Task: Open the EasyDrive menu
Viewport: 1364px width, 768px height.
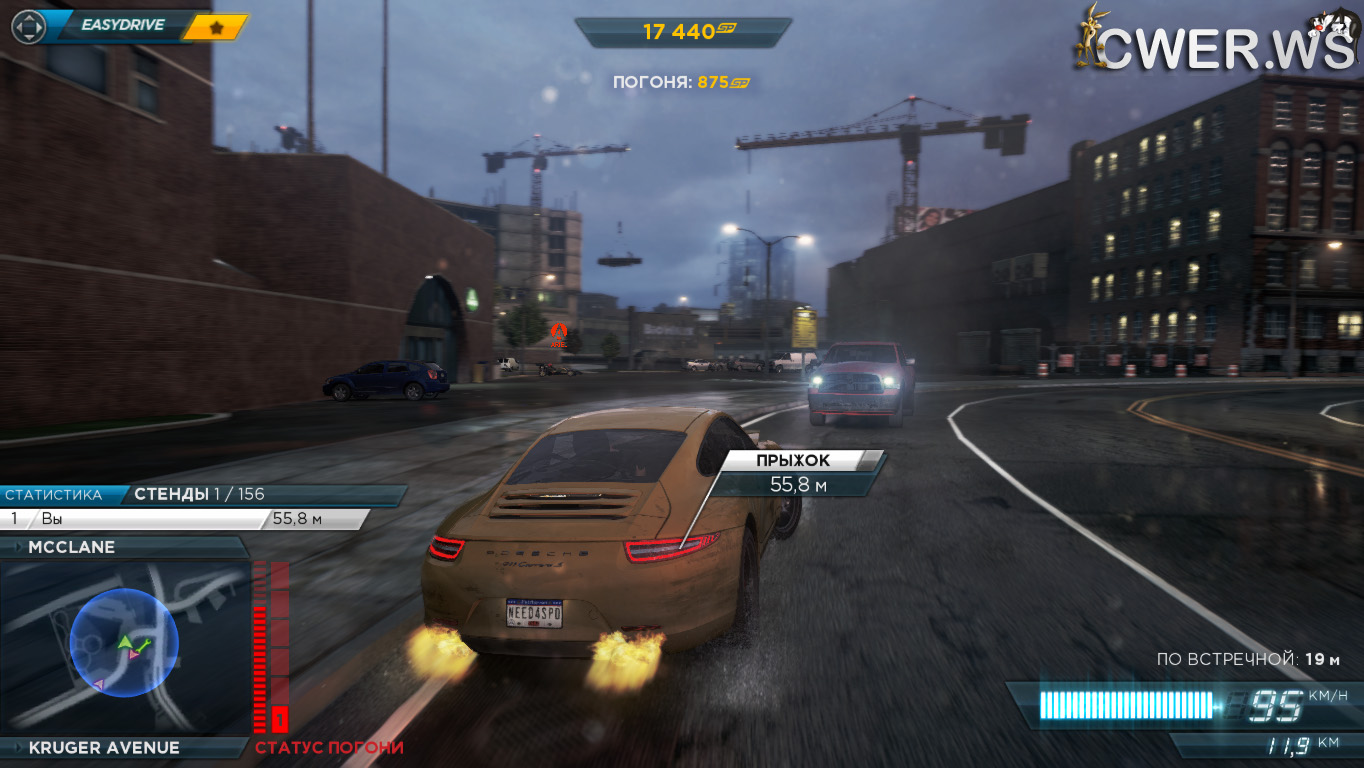Action: click(122, 25)
